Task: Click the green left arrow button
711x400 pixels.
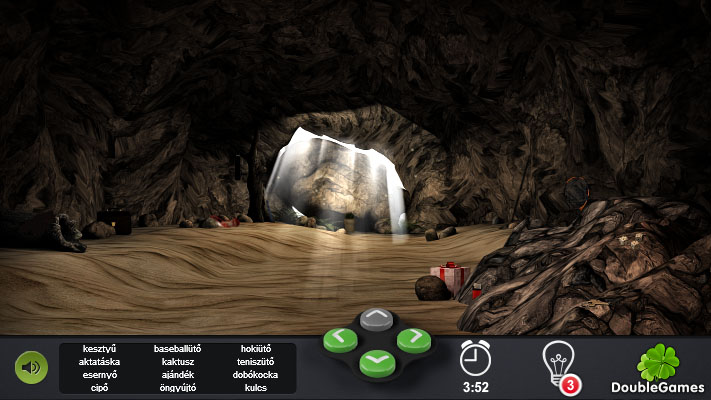Action: point(340,340)
